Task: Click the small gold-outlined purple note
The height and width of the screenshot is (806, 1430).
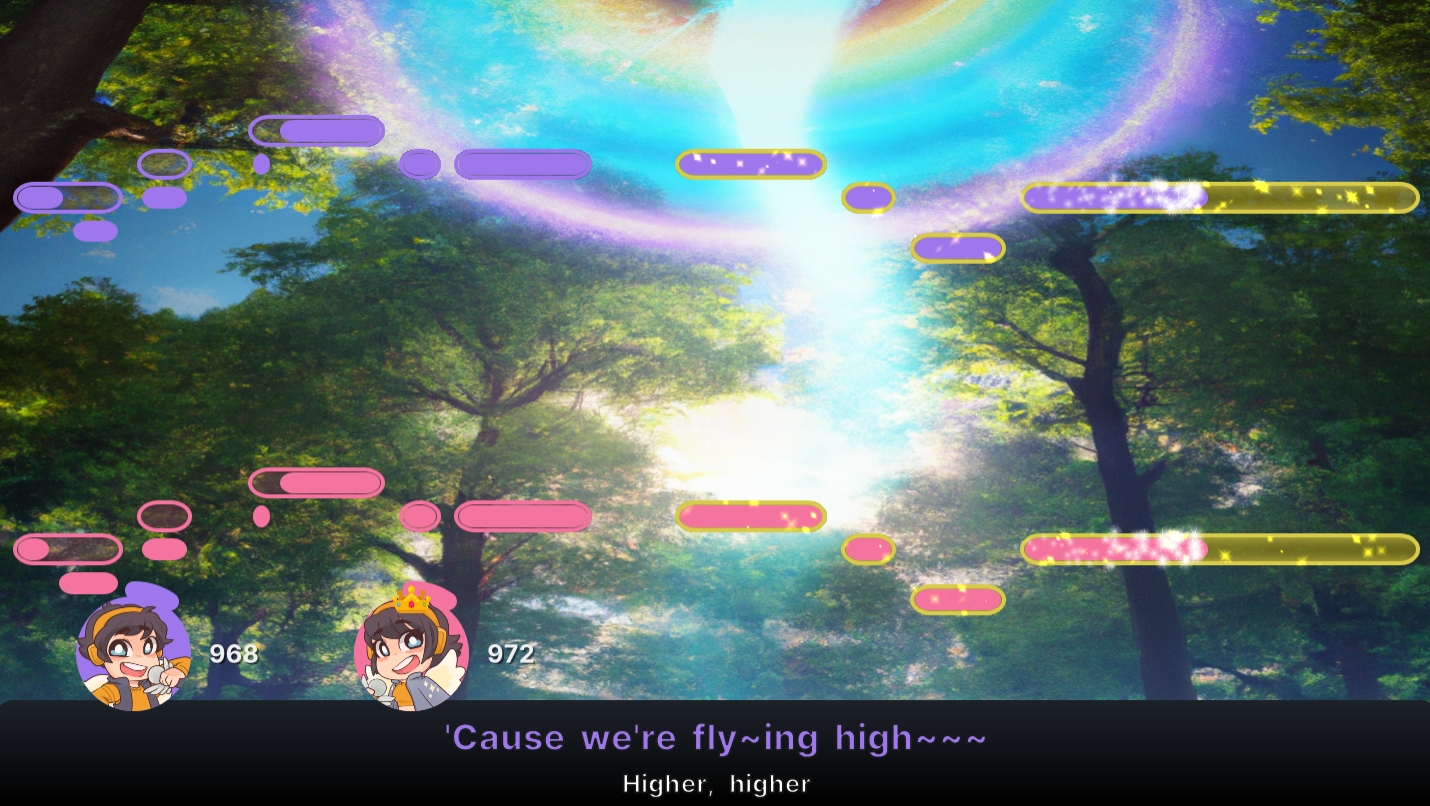Action: (868, 197)
